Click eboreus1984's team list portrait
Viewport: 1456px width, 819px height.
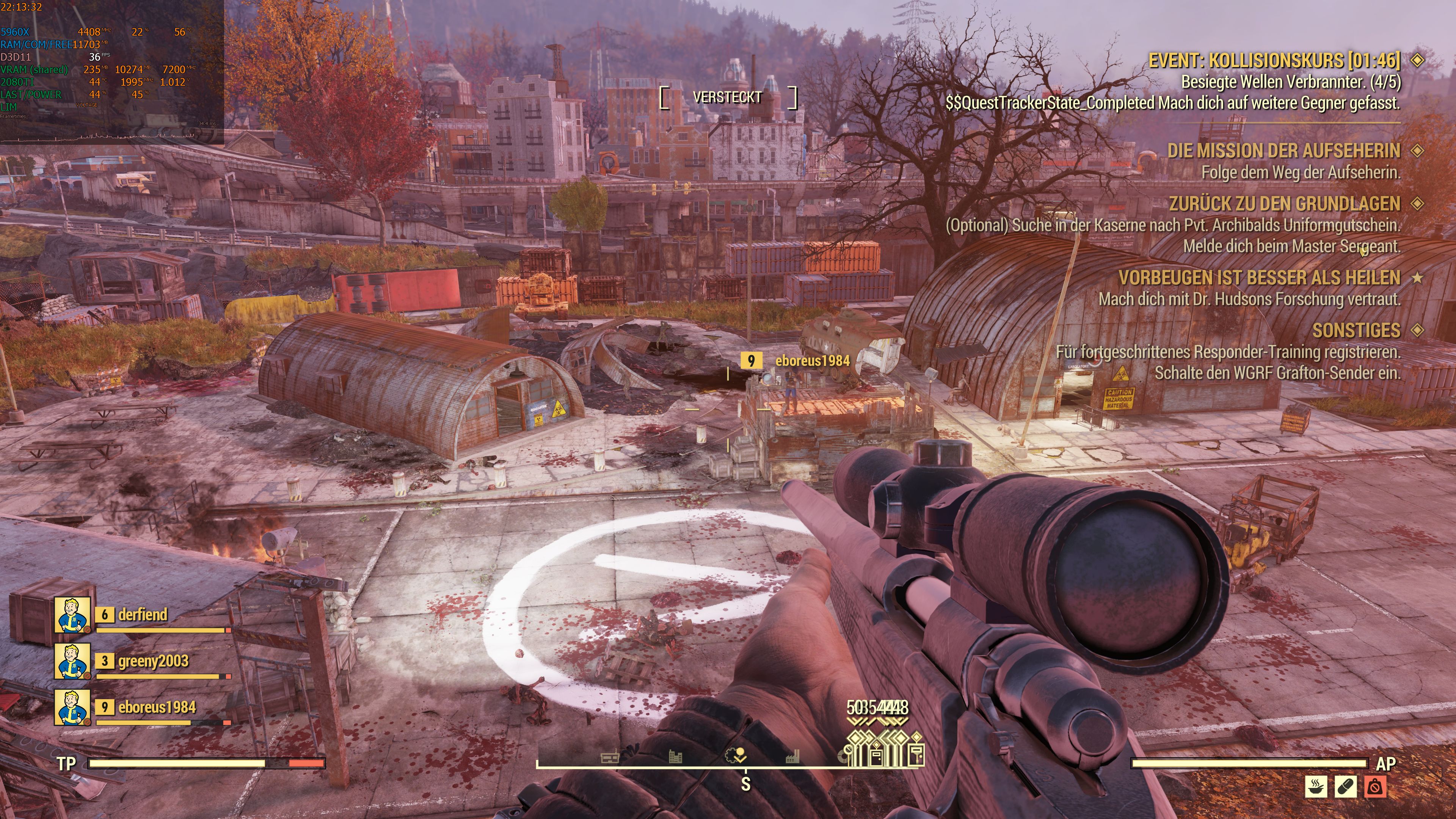72,707
